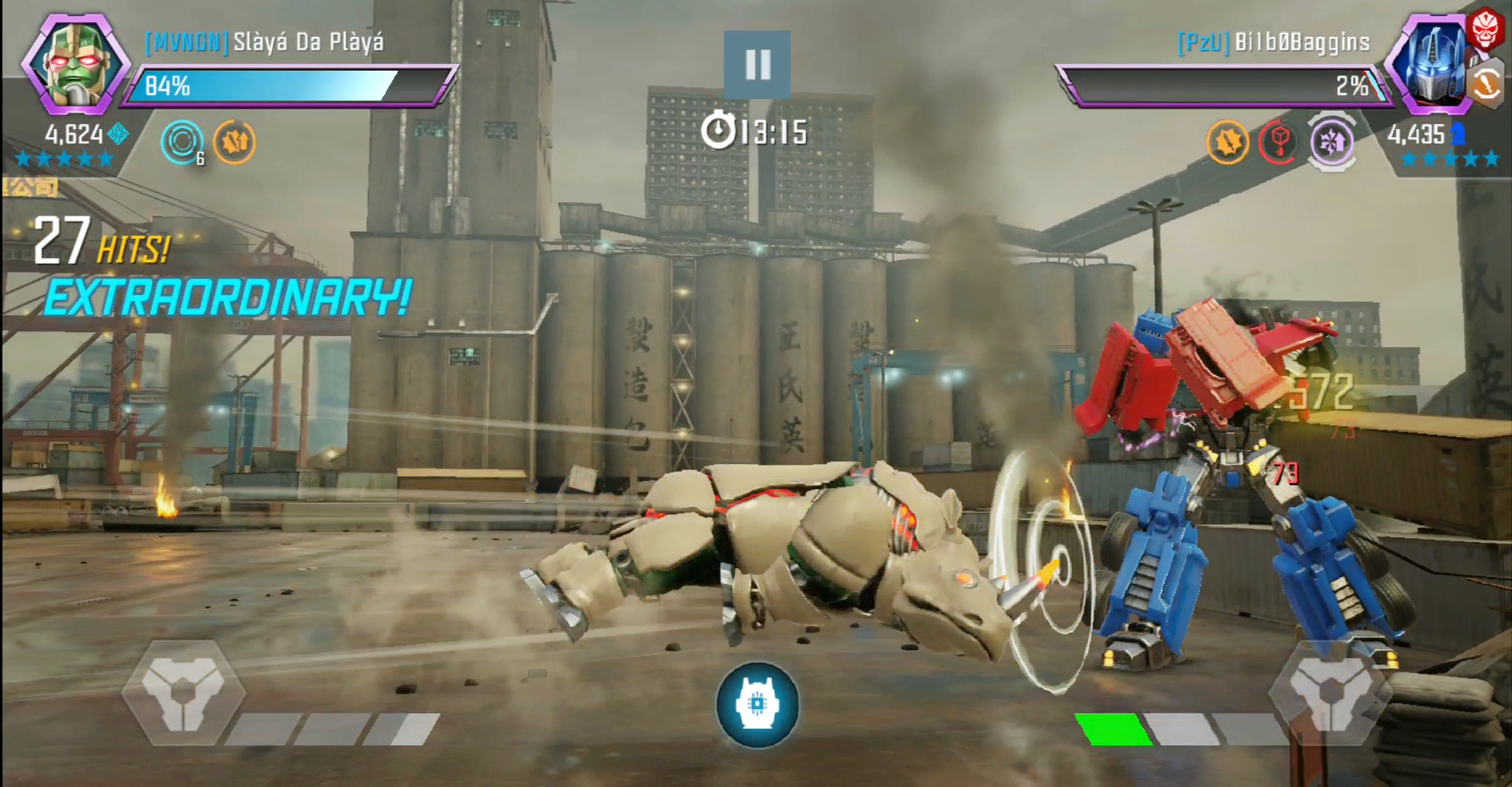Inspect the opponent's orange burst status icon

[1227, 141]
